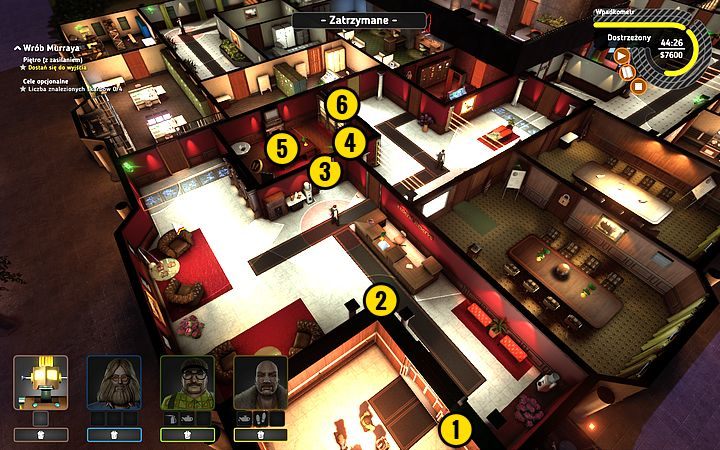Resume the heist with the play button

pyautogui.click(x=621, y=56)
